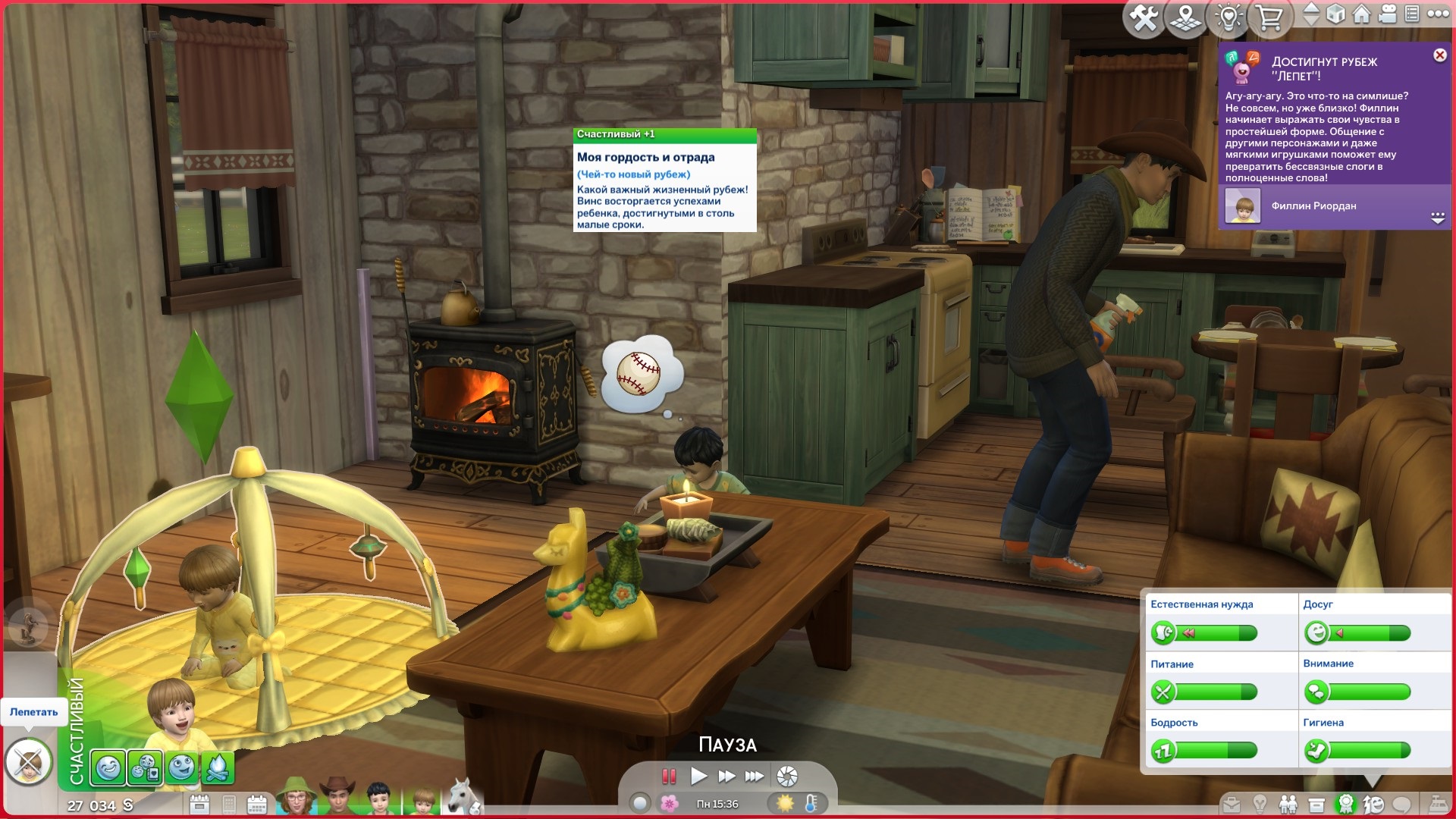Select the cowboy hat Sim portrait
Viewport: 1456px width, 819px height.
click(x=337, y=798)
